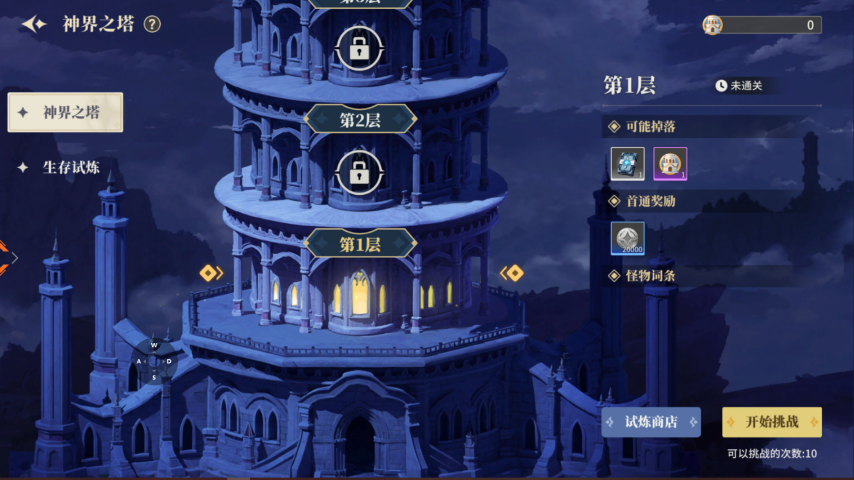Click the tower token currency icon
854x480 pixels.
coord(713,25)
